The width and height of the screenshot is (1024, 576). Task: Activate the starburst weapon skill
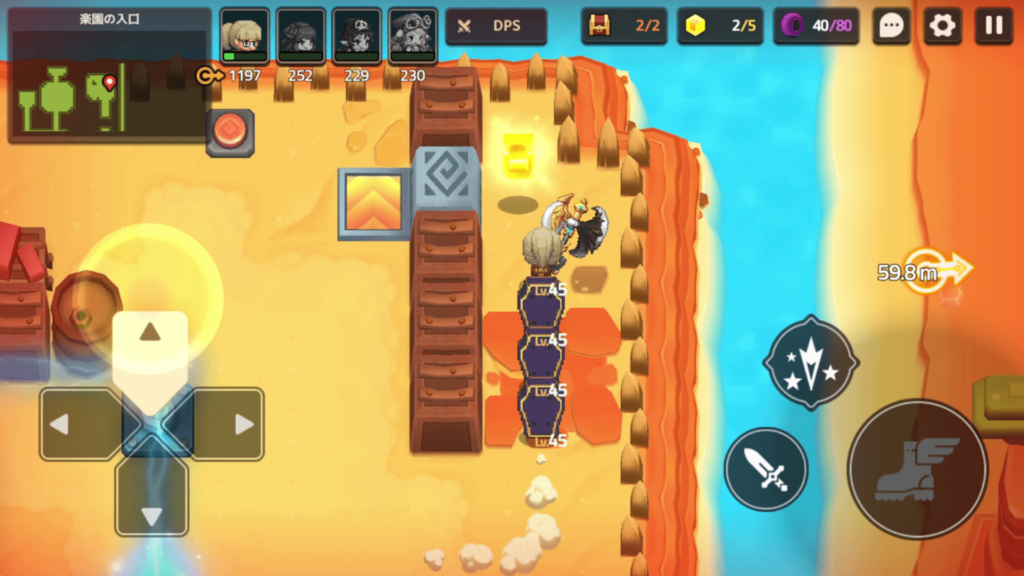point(811,362)
